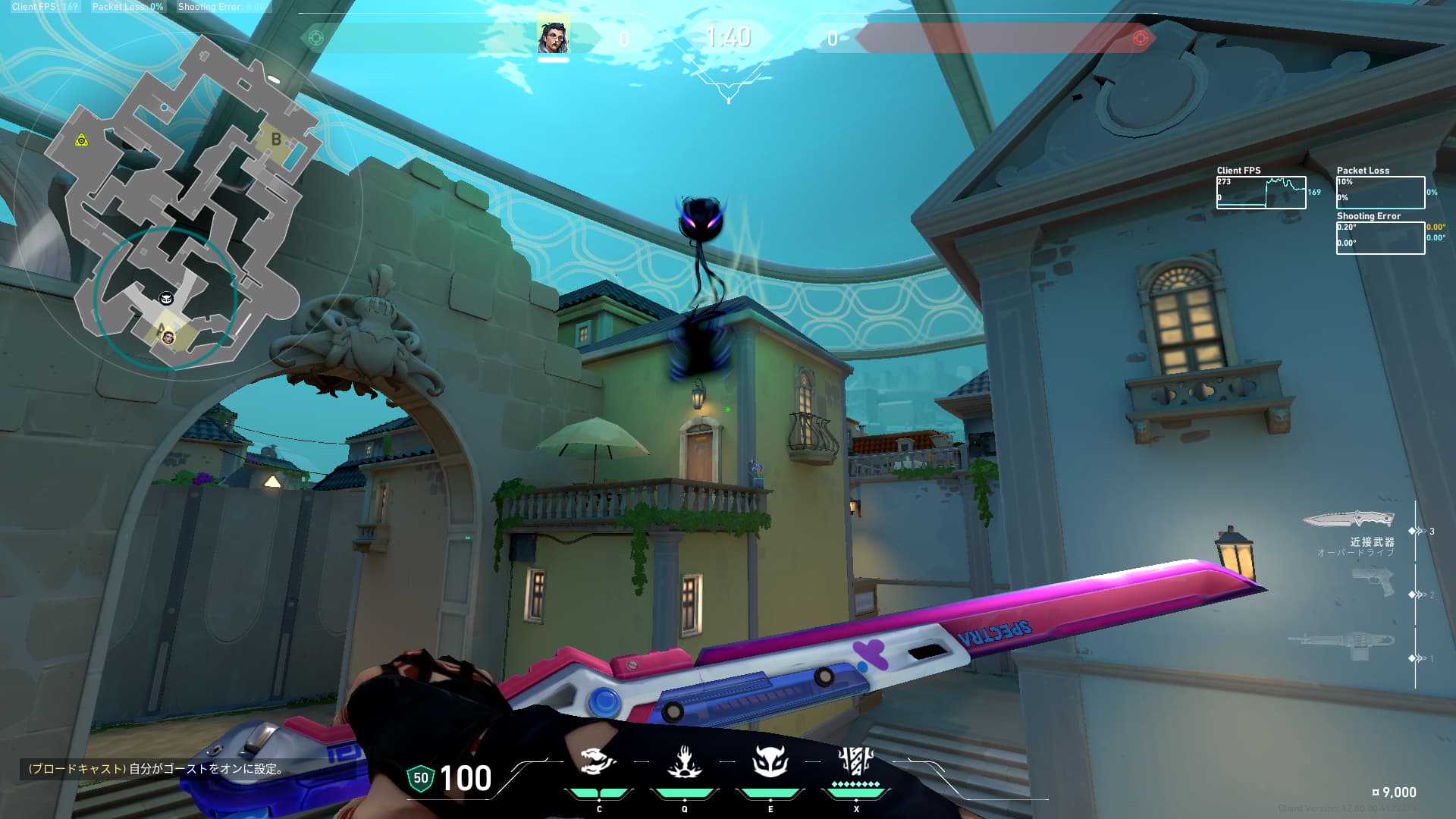The width and height of the screenshot is (1456, 819).
Task: Trigger the E masked face ability
Action: click(770, 762)
